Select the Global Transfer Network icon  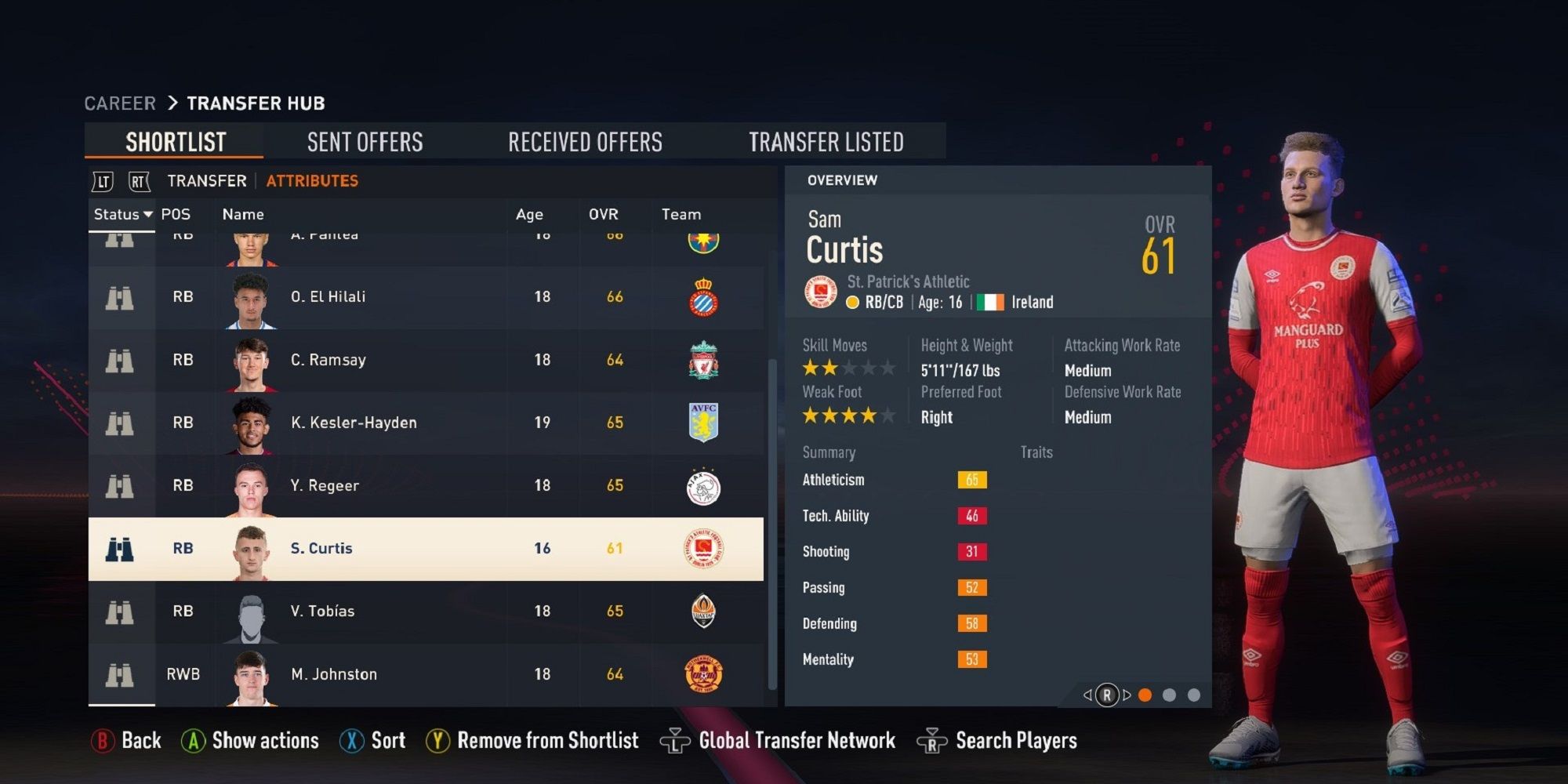[676, 740]
